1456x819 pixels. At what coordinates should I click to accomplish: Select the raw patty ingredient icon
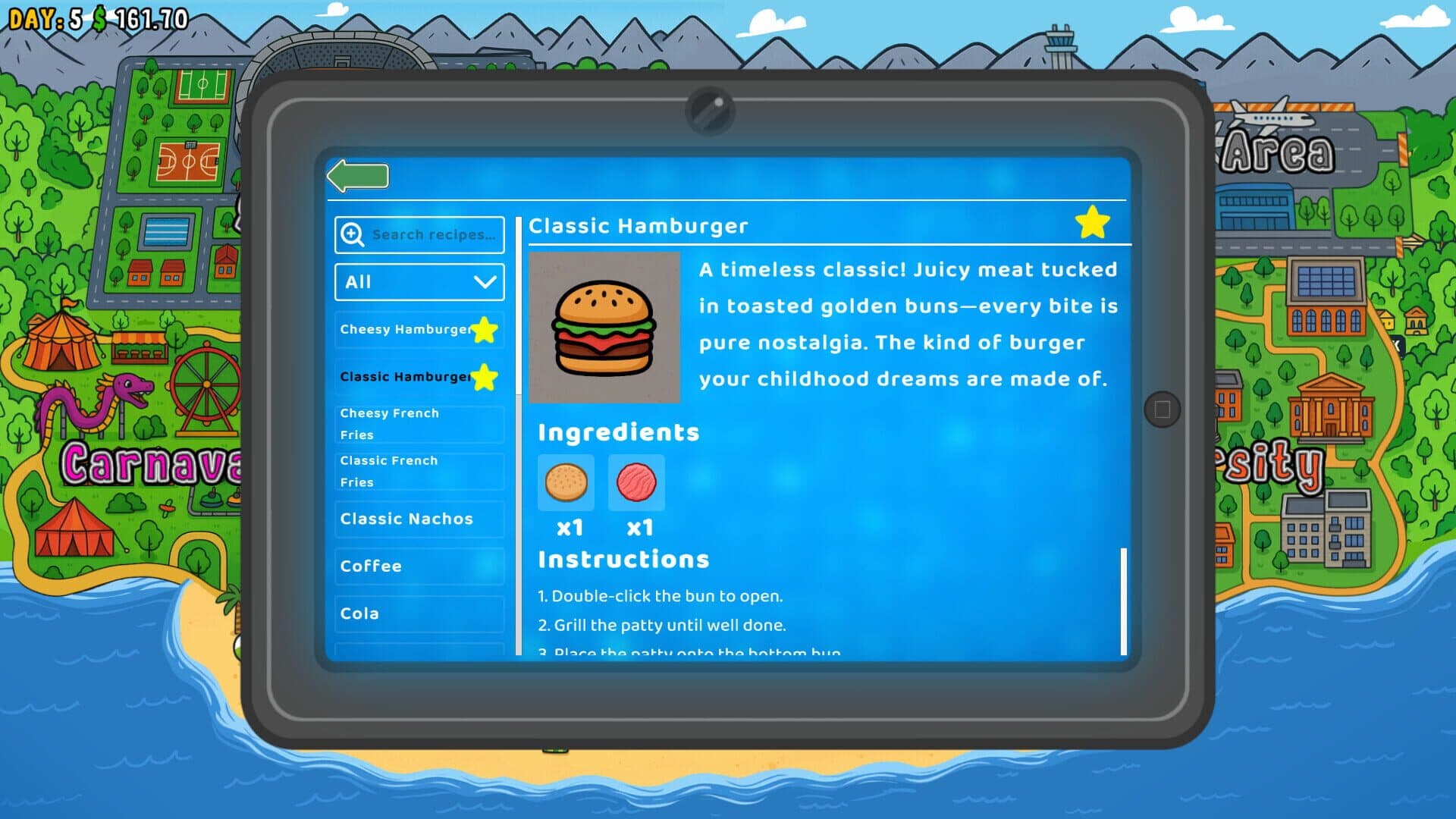tap(637, 483)
